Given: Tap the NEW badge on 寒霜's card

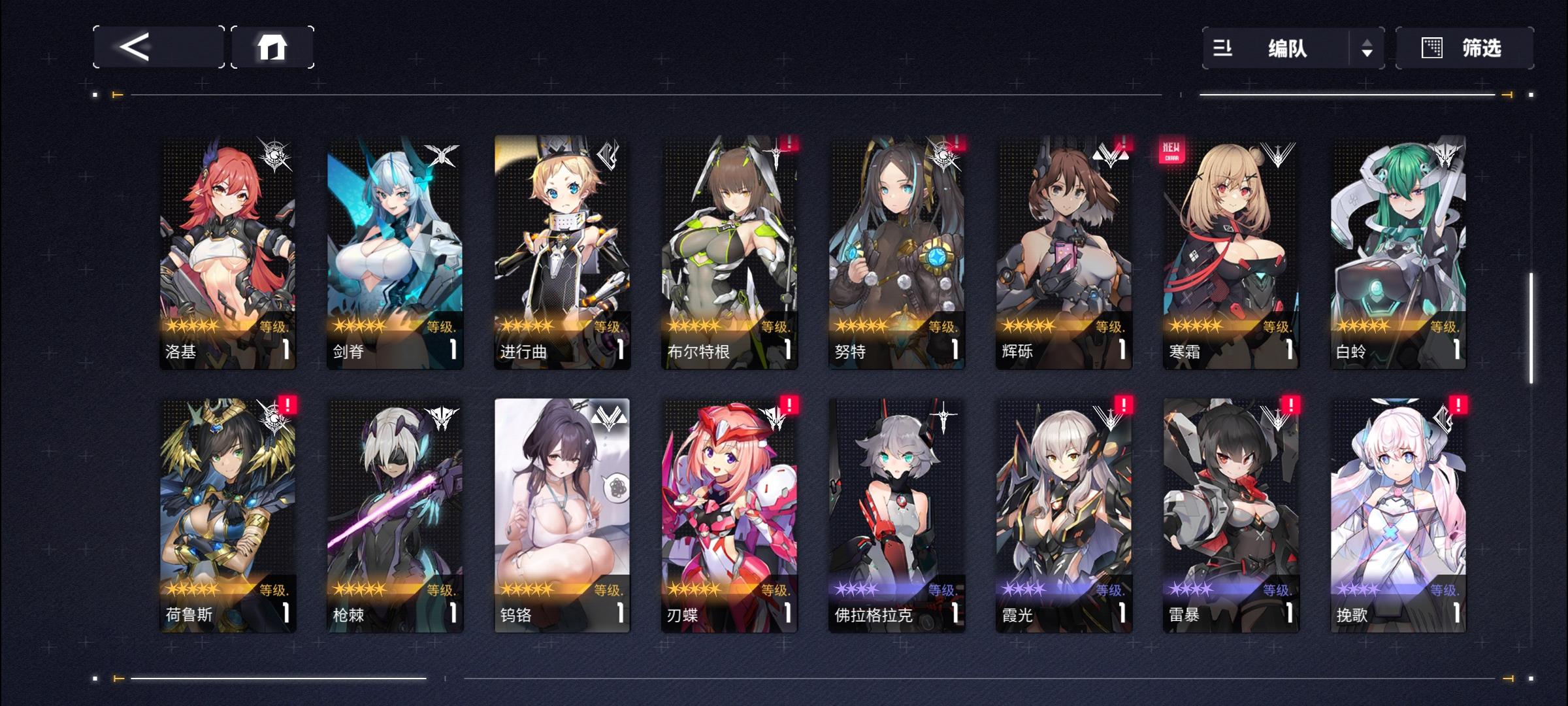Looking at the screenshot, I should [1173, 149].
